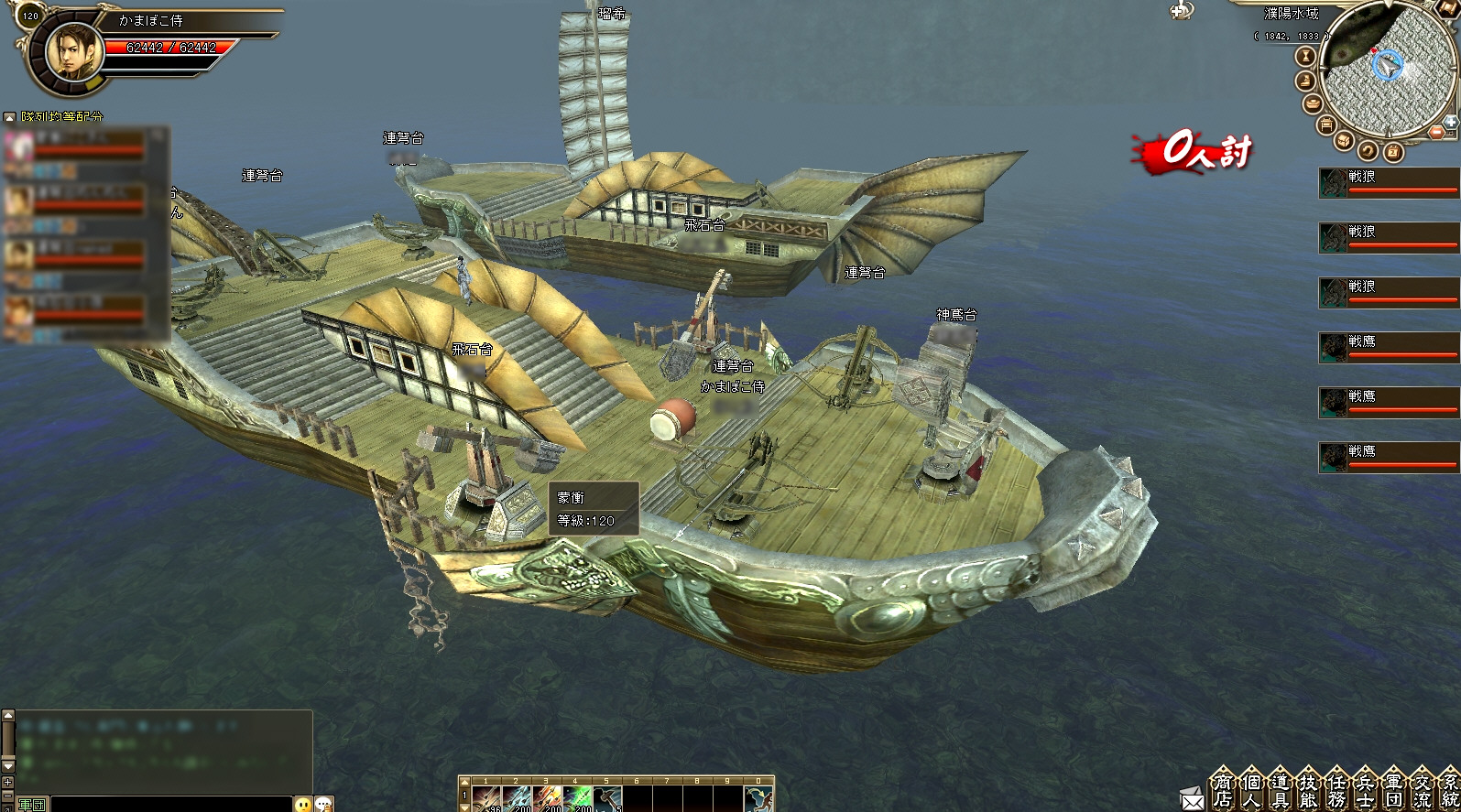Open the 技能 skills menu
Viewport: 1461px width, 812px height.
[1307, 790]
